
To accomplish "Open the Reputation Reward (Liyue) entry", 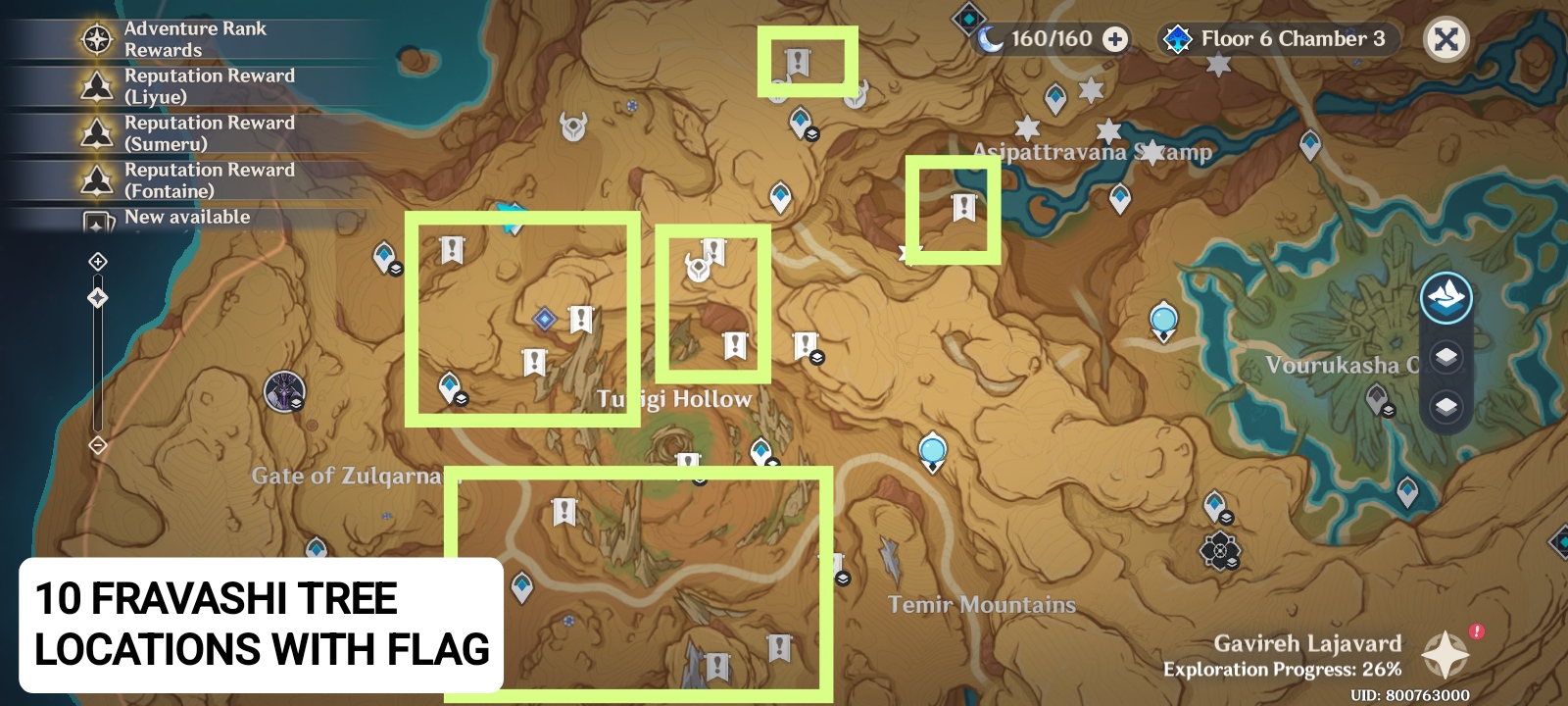I will pyautogui.click(x=96, y=85).
